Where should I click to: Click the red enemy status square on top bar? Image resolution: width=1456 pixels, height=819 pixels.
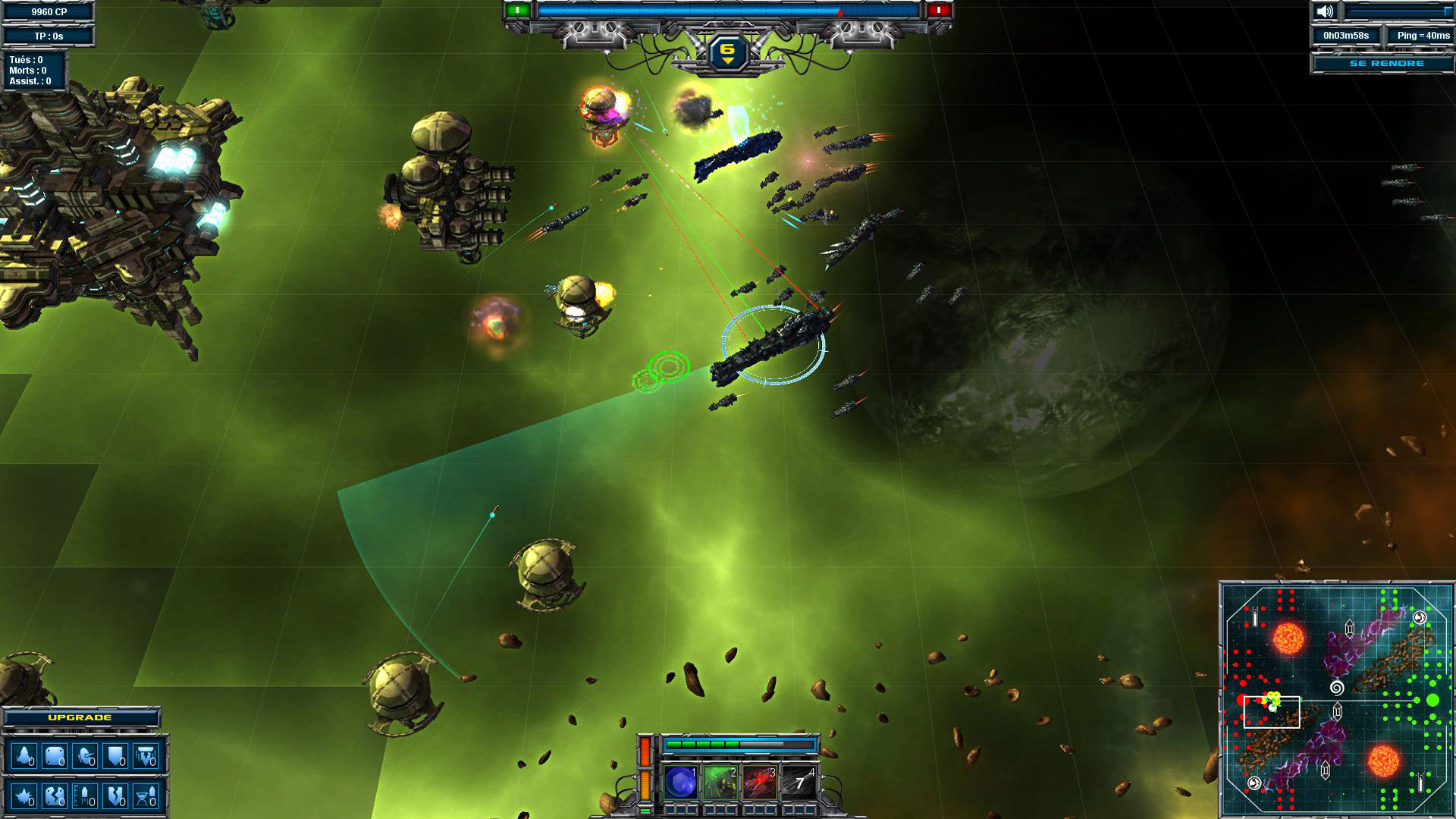[940, 10]
